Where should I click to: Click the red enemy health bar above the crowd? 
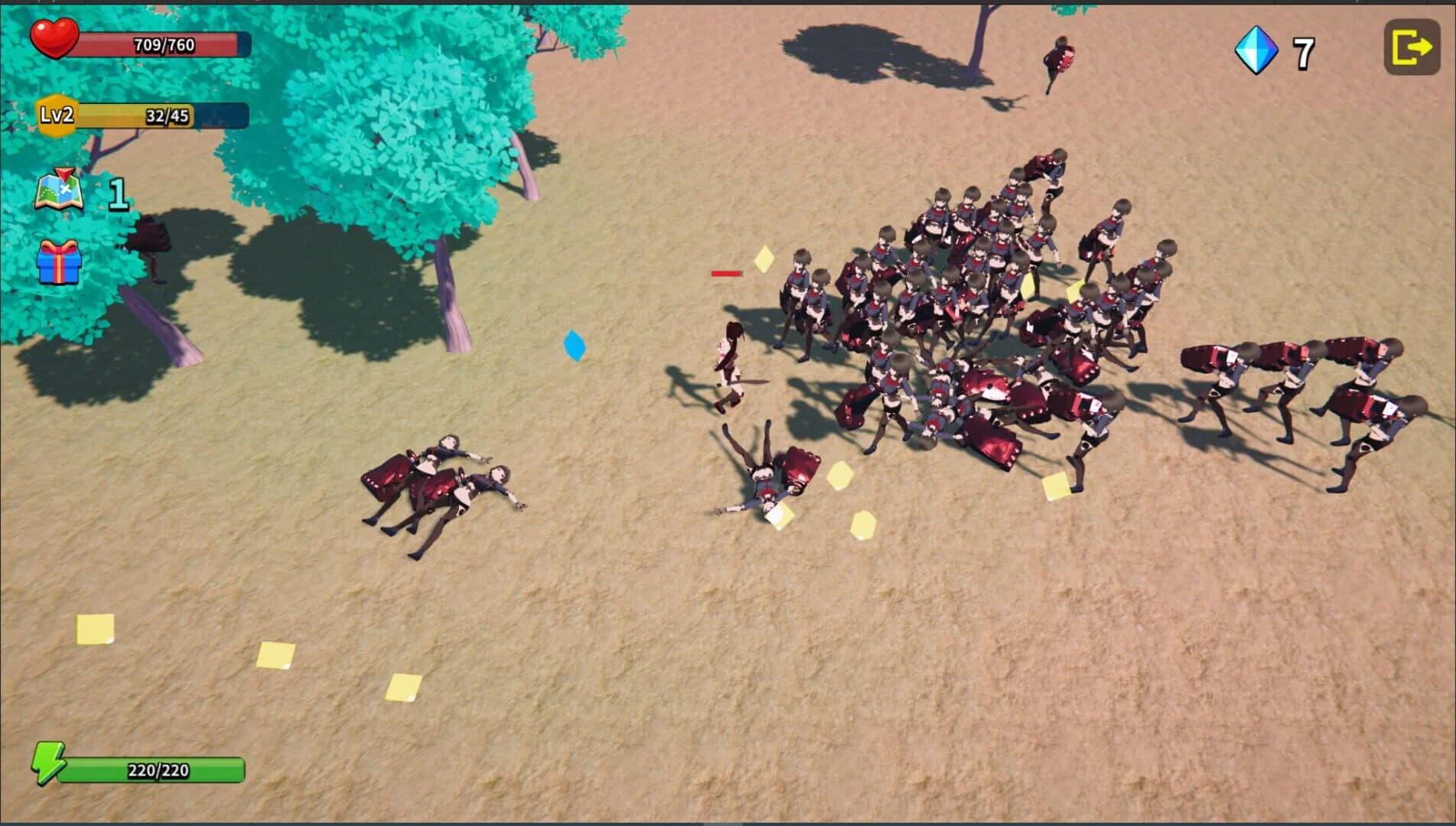[x=728, y=272]
